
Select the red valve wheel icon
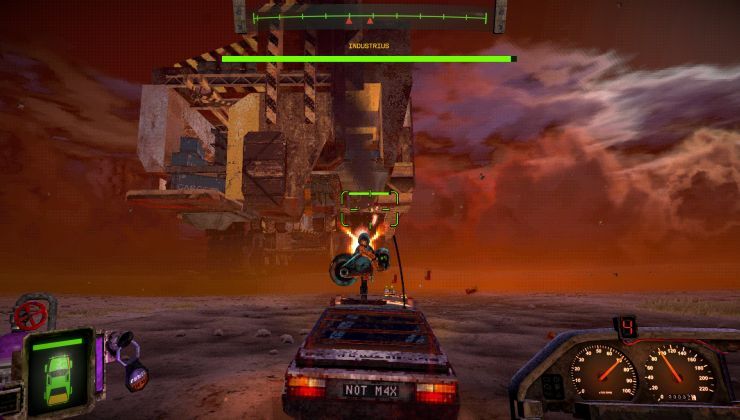click(x=30, y=315)
